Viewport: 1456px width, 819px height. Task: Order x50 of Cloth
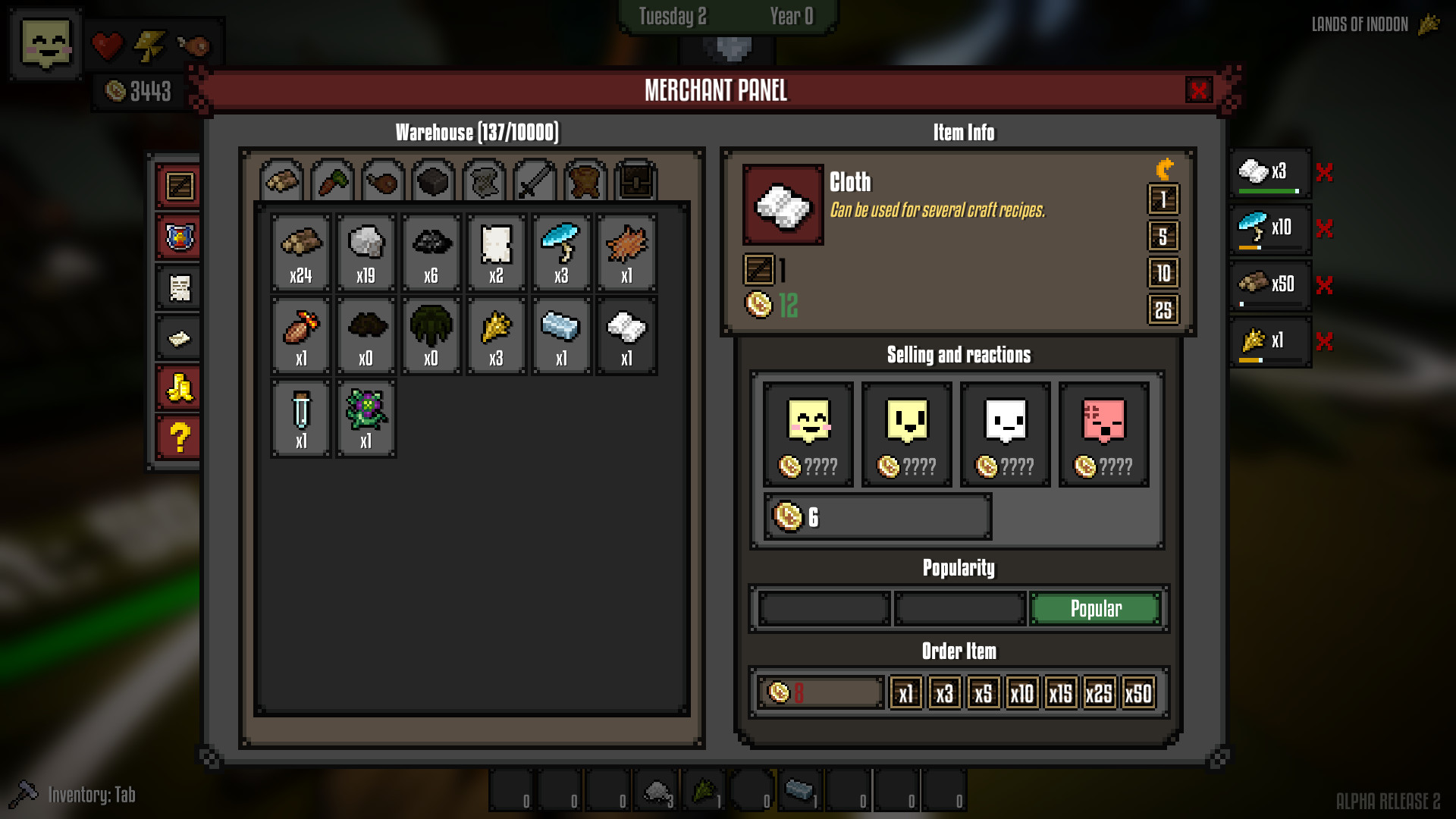[1137, 692]
